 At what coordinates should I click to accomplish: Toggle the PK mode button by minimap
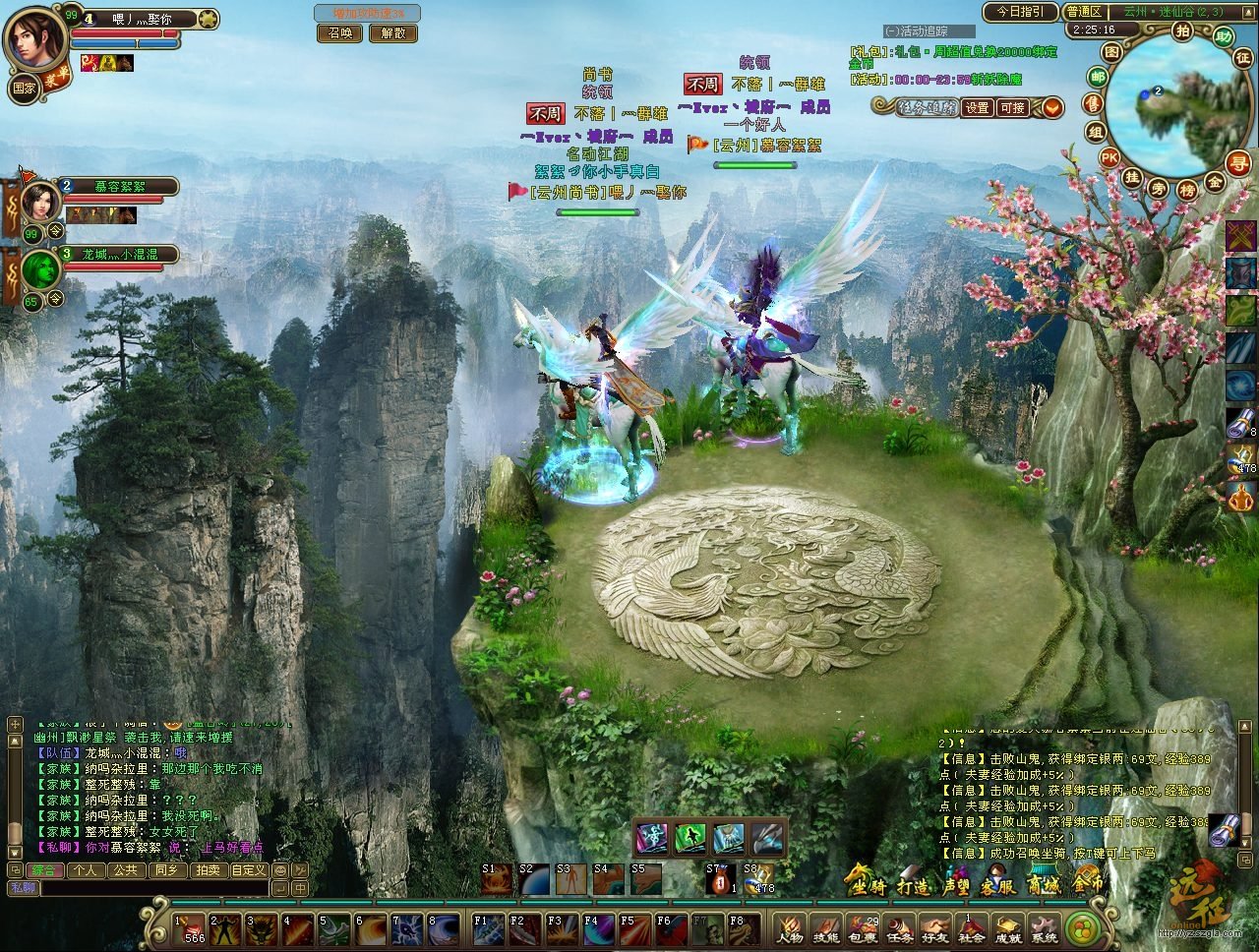[1109, 157]
